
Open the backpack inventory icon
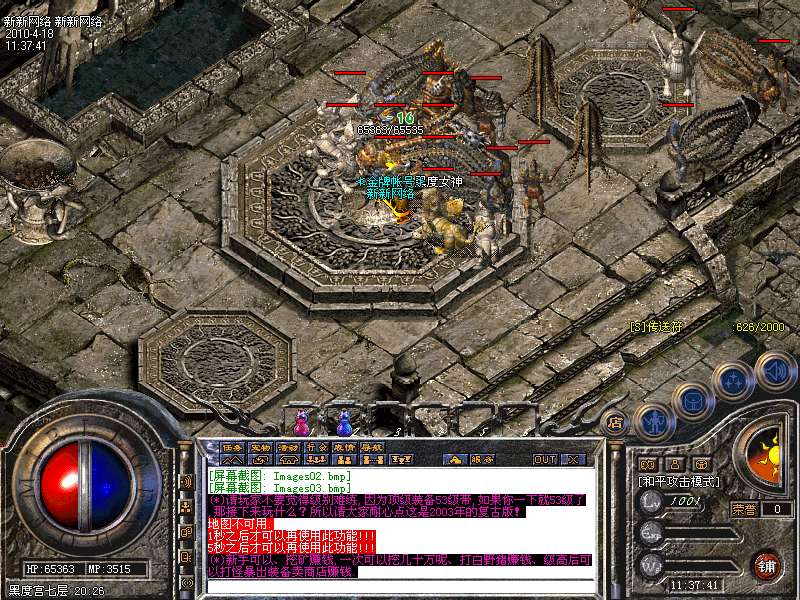click(692, 401)
